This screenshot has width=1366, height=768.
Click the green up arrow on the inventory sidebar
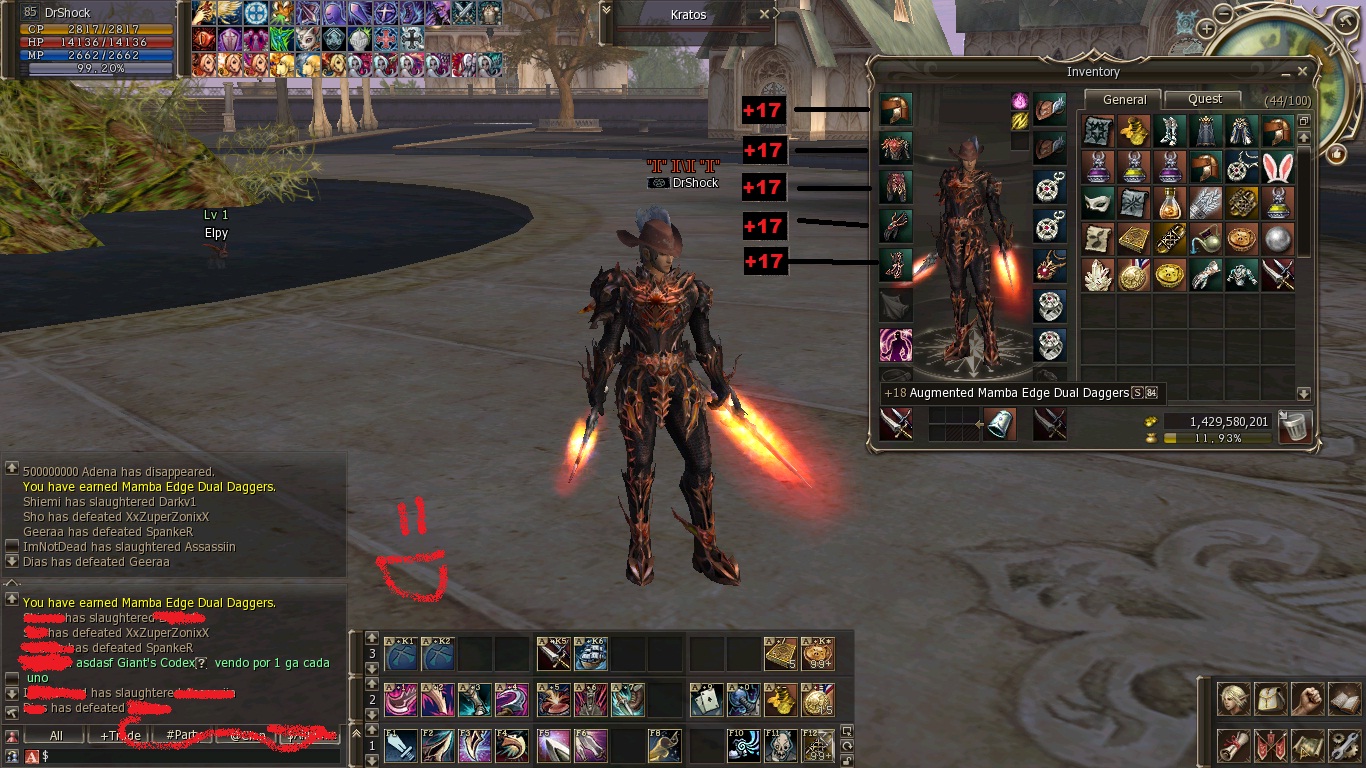(1304, 137)
